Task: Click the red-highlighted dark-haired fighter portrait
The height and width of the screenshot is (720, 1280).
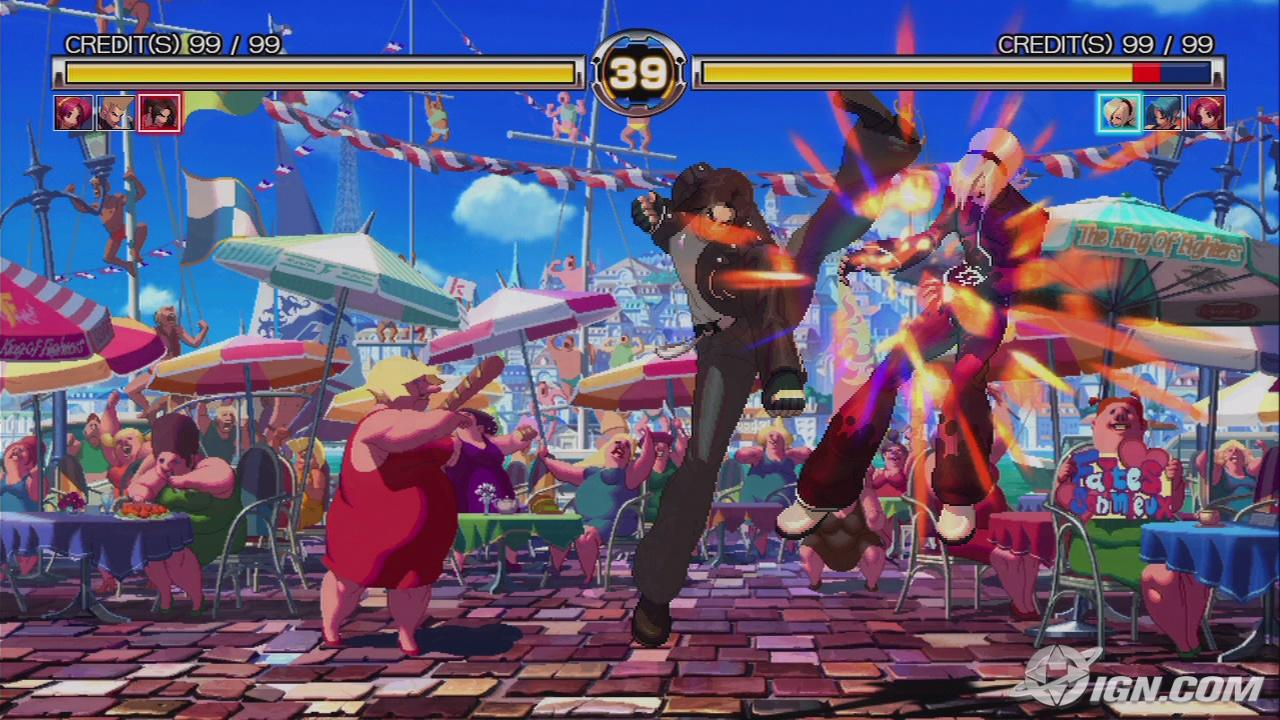Action: pos(160,113)
